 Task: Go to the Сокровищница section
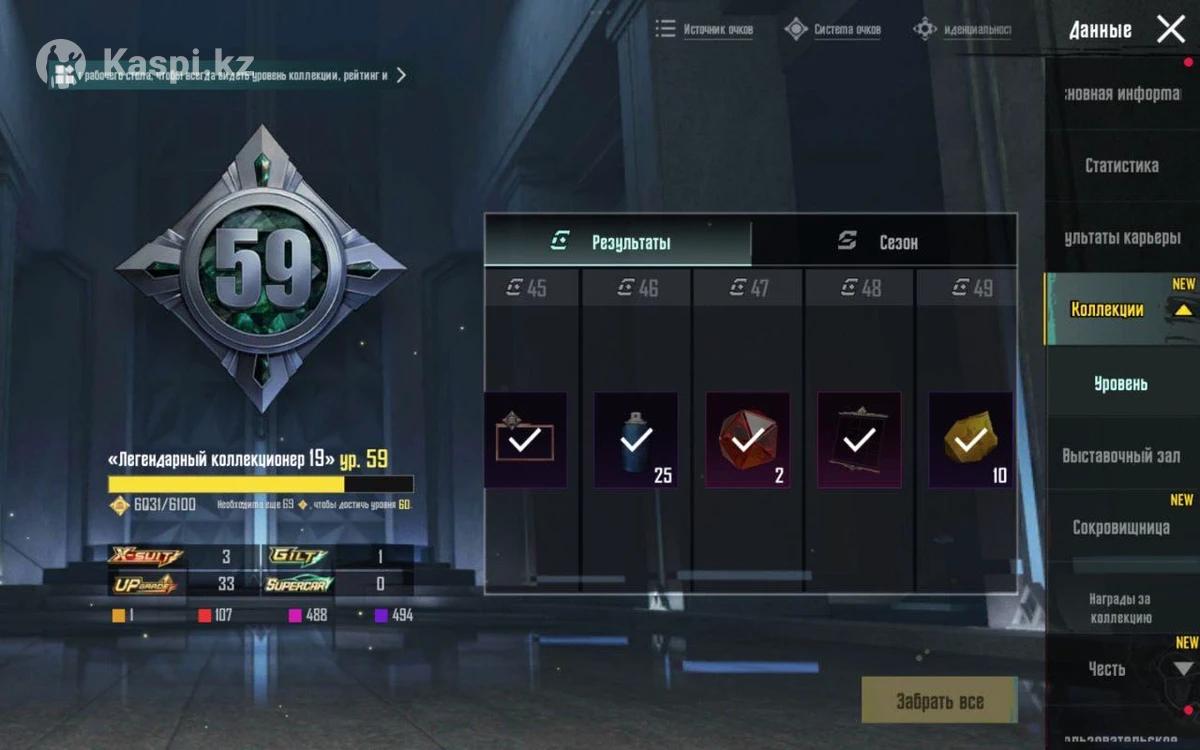1120,527
